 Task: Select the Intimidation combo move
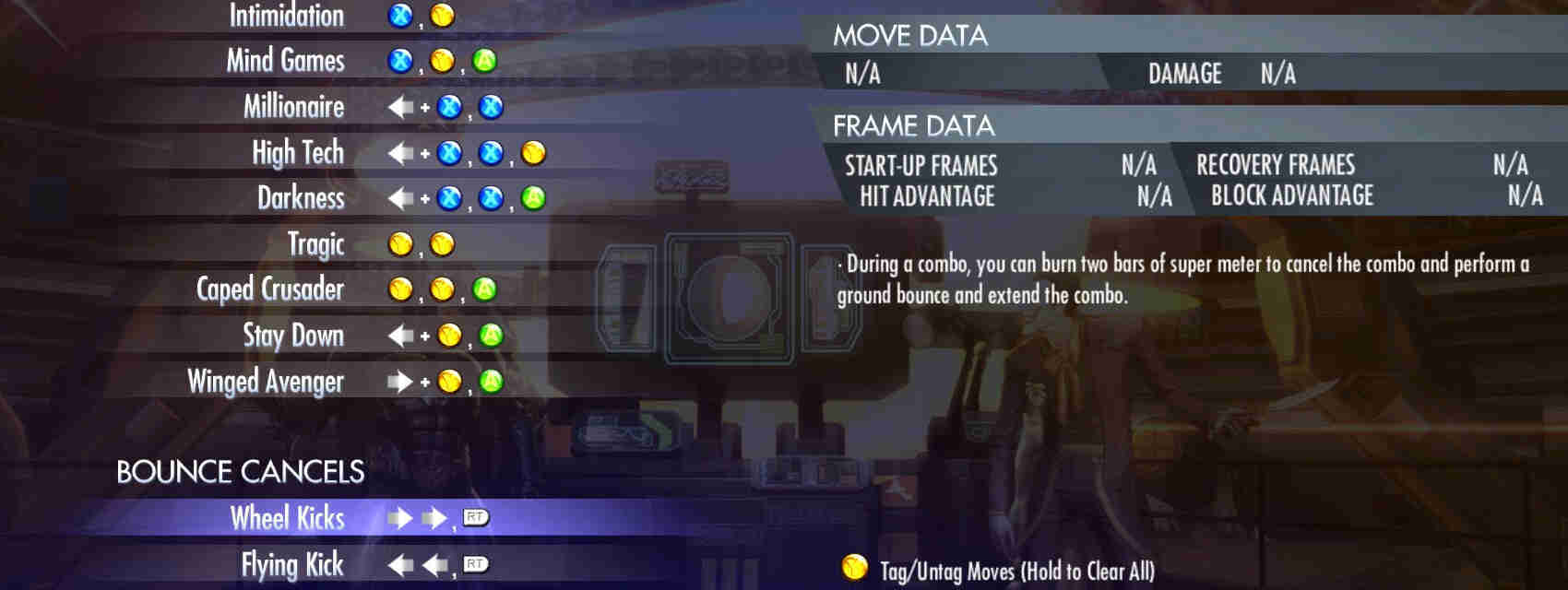pyautogui.click(x=286, y=16)
